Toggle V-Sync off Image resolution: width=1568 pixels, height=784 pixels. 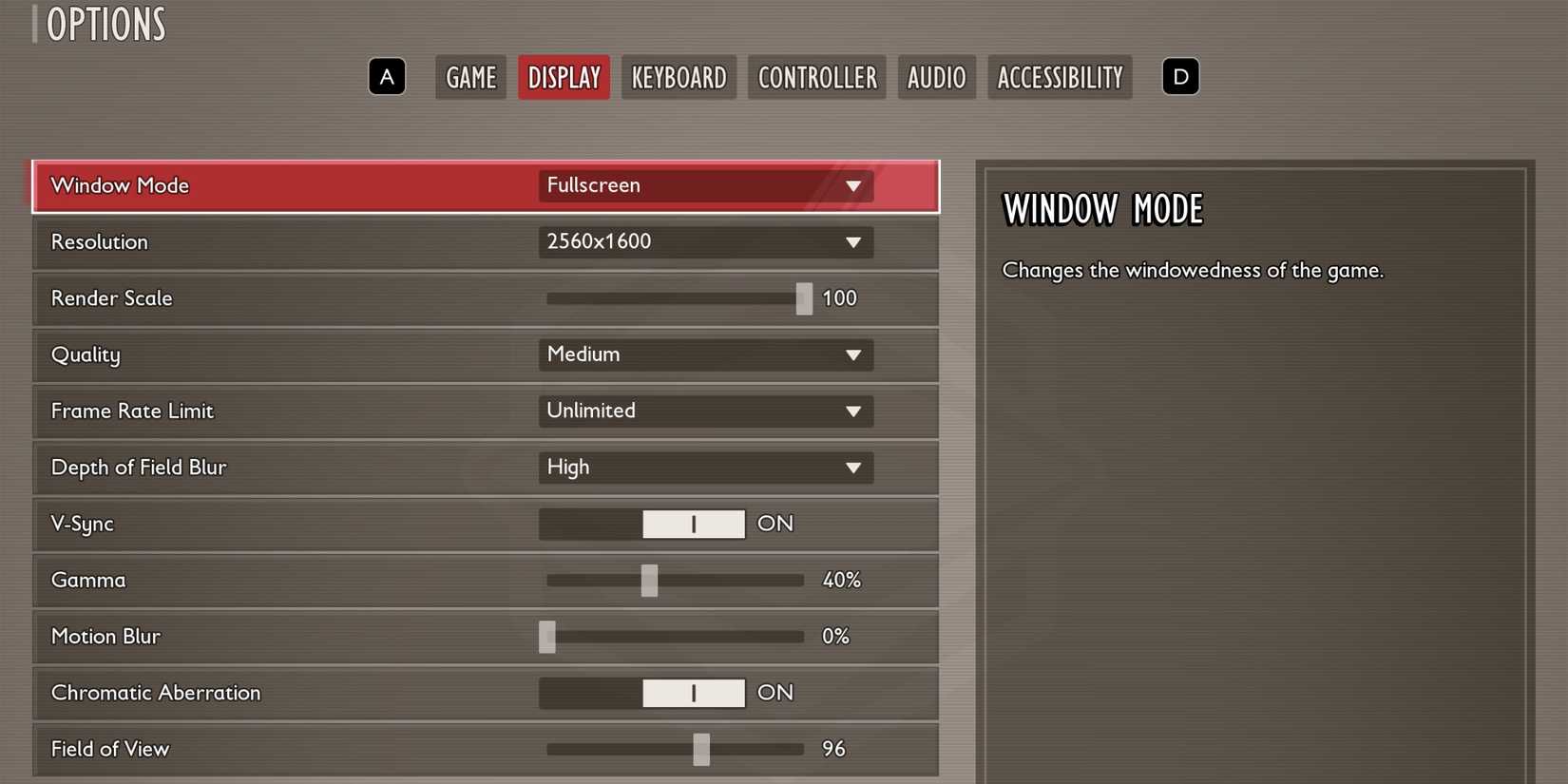coord(695,524)
